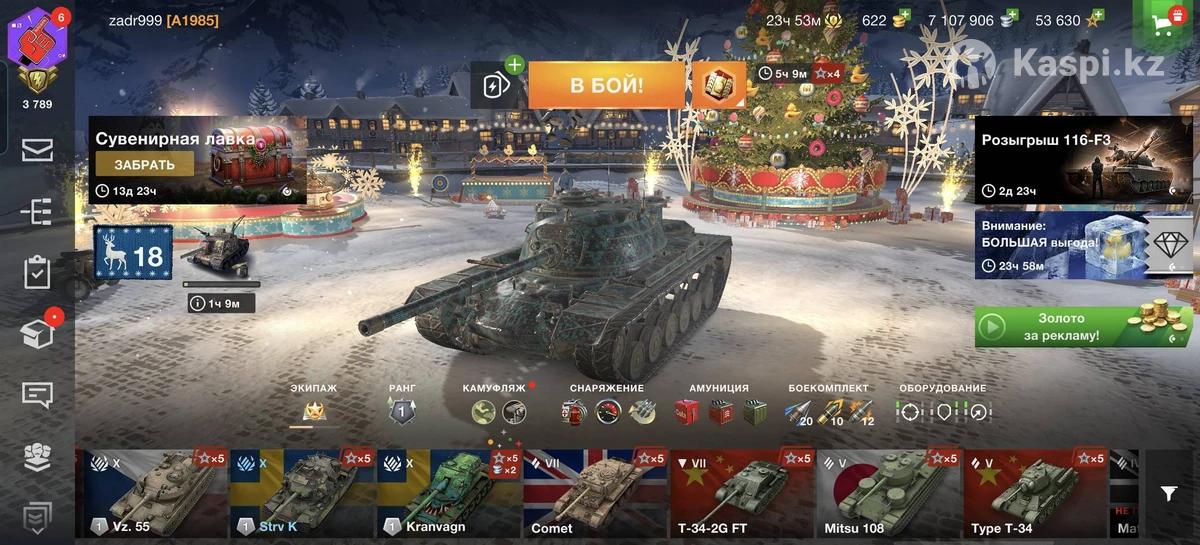Viewport: 1200px width, 545px height.
Task: Watch an ad via Золото за рекламу
Action: (x=1083, y=327)
